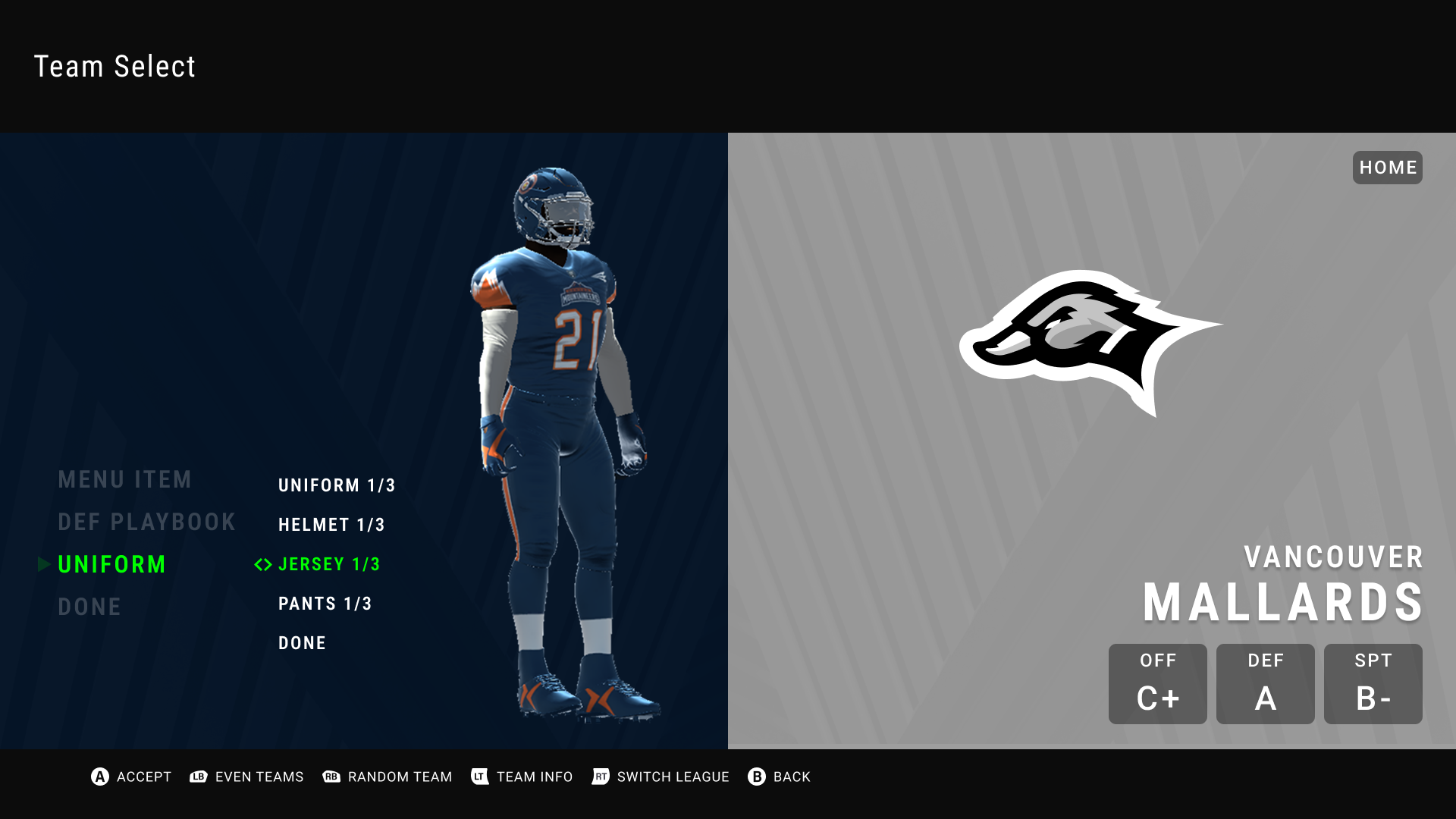The width and height of the screenshot is (1456, 819).
Task: Click the LT Team Info icon
Action: point(479,777)
